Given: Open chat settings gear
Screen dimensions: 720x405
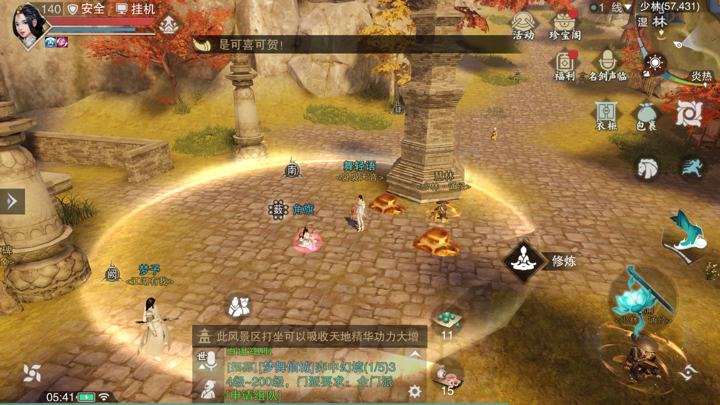Looking at the screenshot, I should click(414, 393).
